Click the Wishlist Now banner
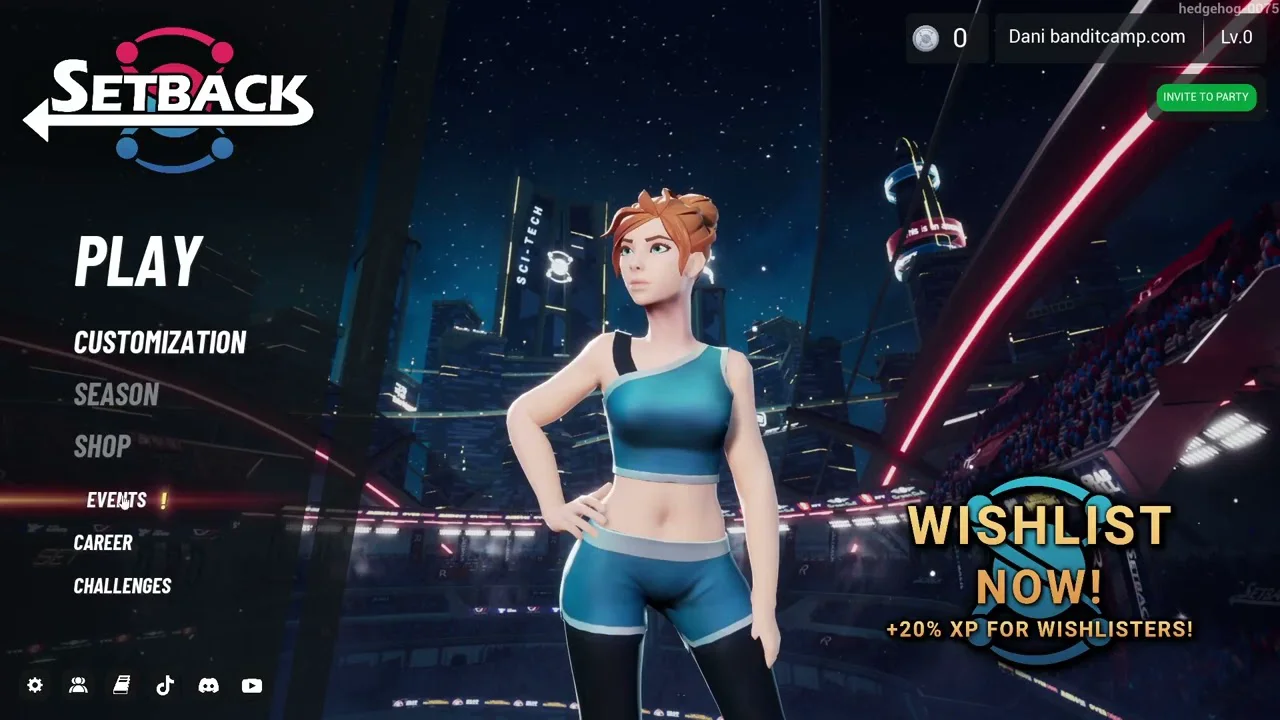The image size is (1280, 720). (x=1039, y=570)
